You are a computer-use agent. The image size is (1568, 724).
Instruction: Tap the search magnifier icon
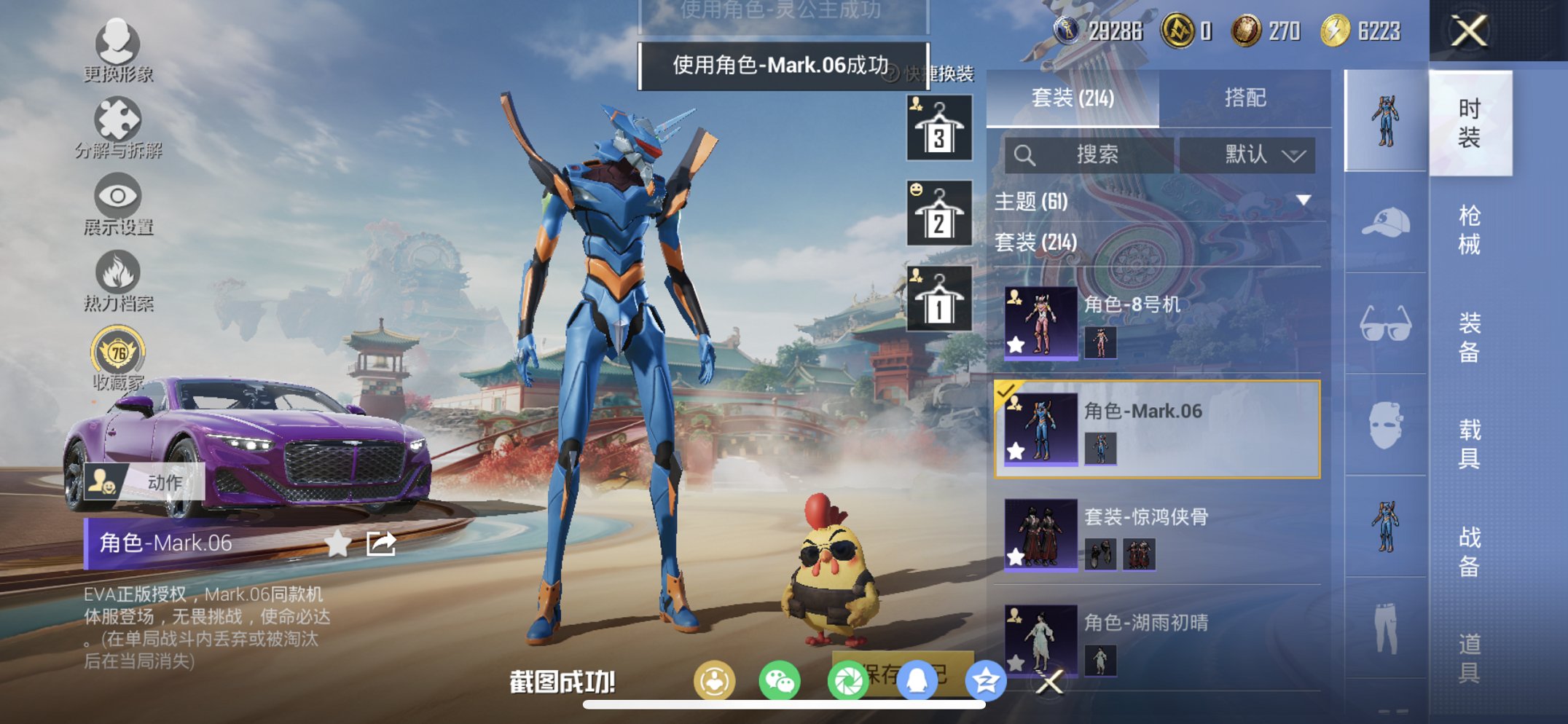(1025, 154)
